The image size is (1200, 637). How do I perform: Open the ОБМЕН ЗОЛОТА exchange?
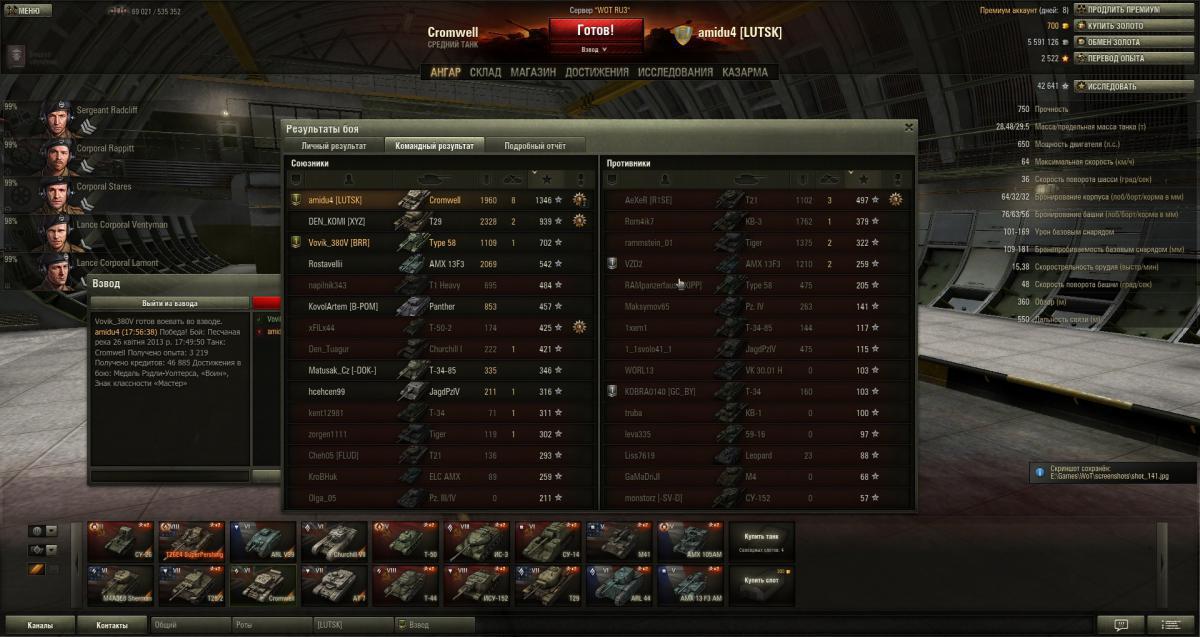click(x=1112, y=42)
